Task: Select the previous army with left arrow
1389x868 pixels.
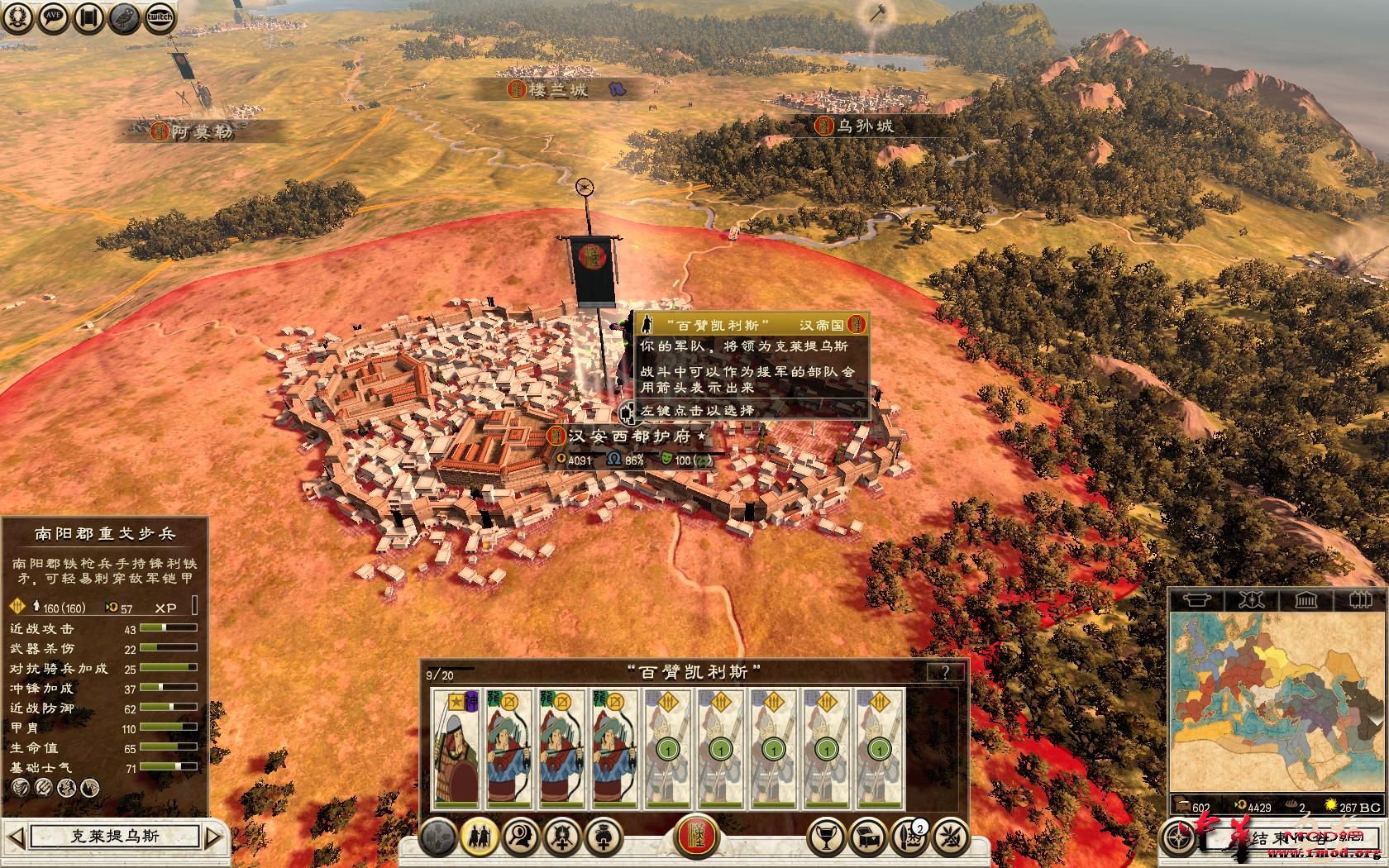Action: point(16,837)
